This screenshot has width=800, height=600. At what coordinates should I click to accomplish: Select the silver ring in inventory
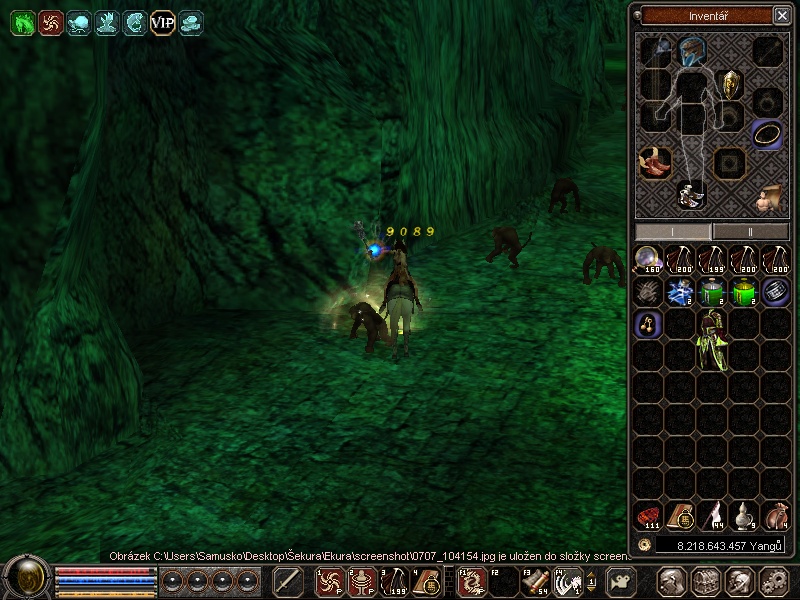776,292
